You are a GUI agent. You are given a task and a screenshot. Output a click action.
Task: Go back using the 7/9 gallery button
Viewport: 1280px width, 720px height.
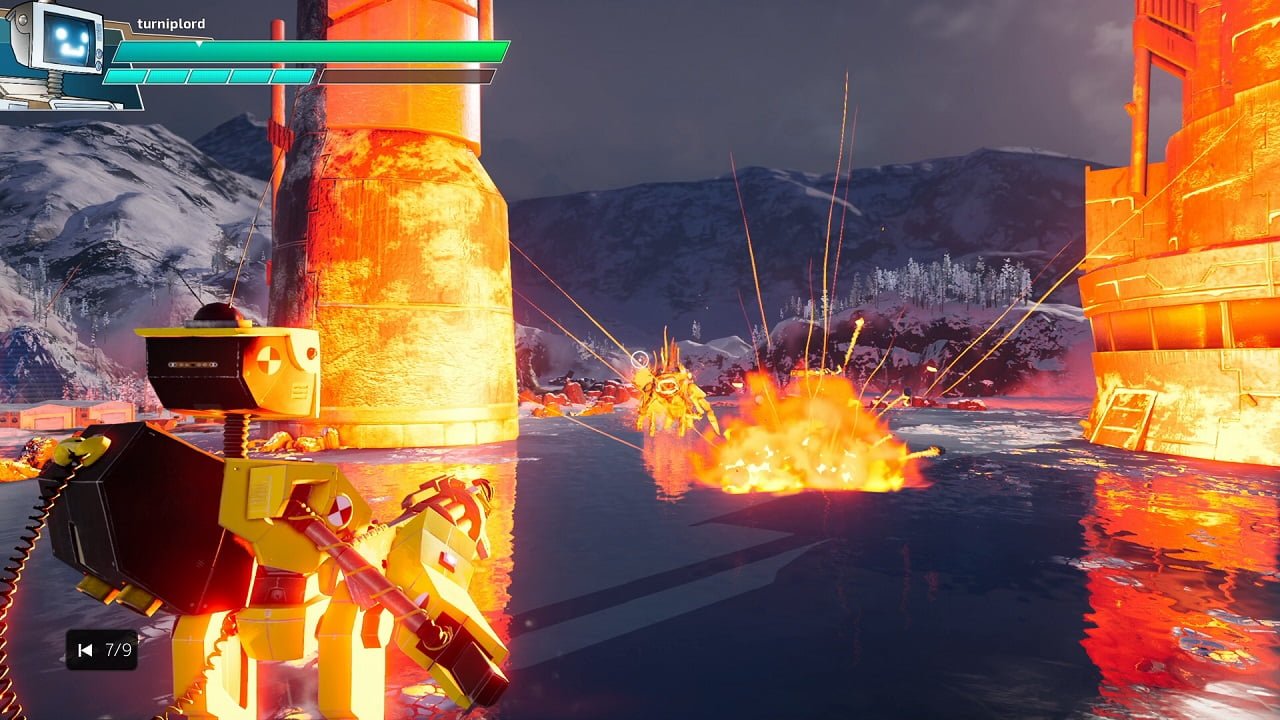click(x=87, y=650)
